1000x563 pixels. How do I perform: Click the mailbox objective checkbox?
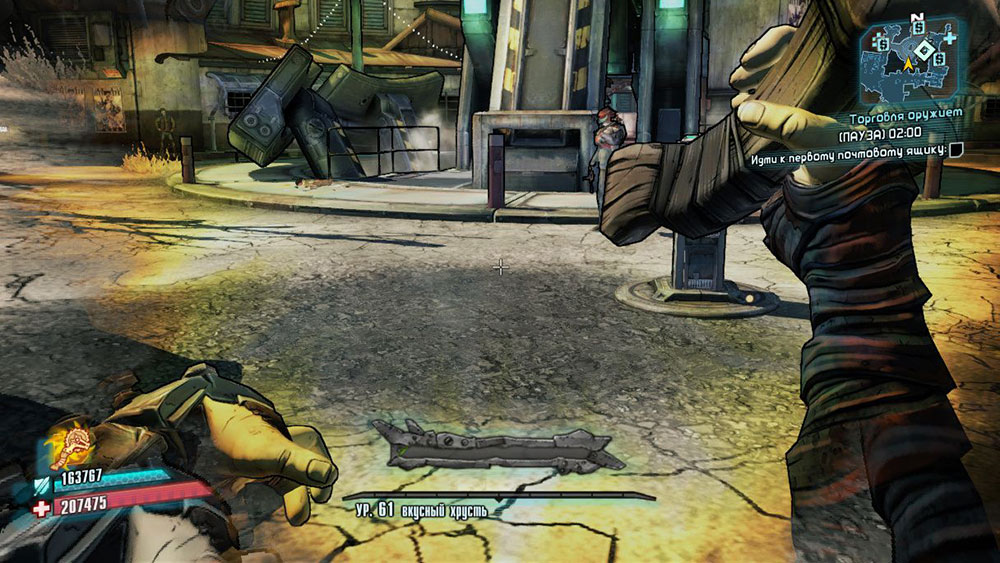click(957, 150)
